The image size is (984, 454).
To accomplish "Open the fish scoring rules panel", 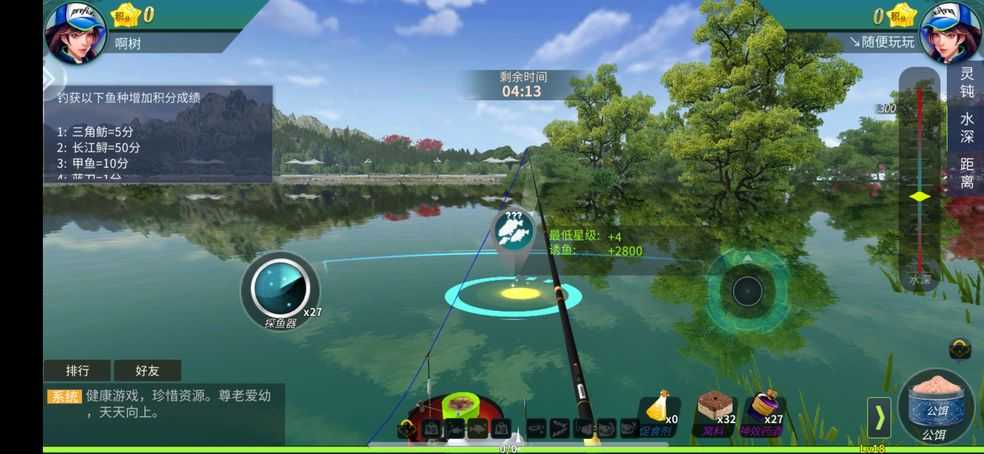I will (160, 133).
